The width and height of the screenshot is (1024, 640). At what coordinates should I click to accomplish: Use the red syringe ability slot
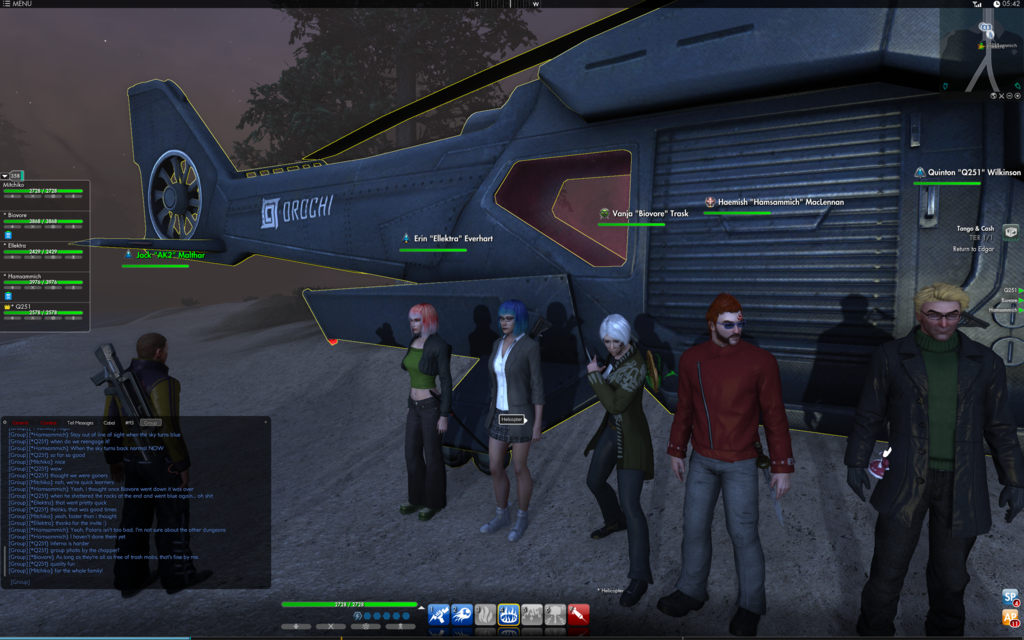tap(578, 615)
